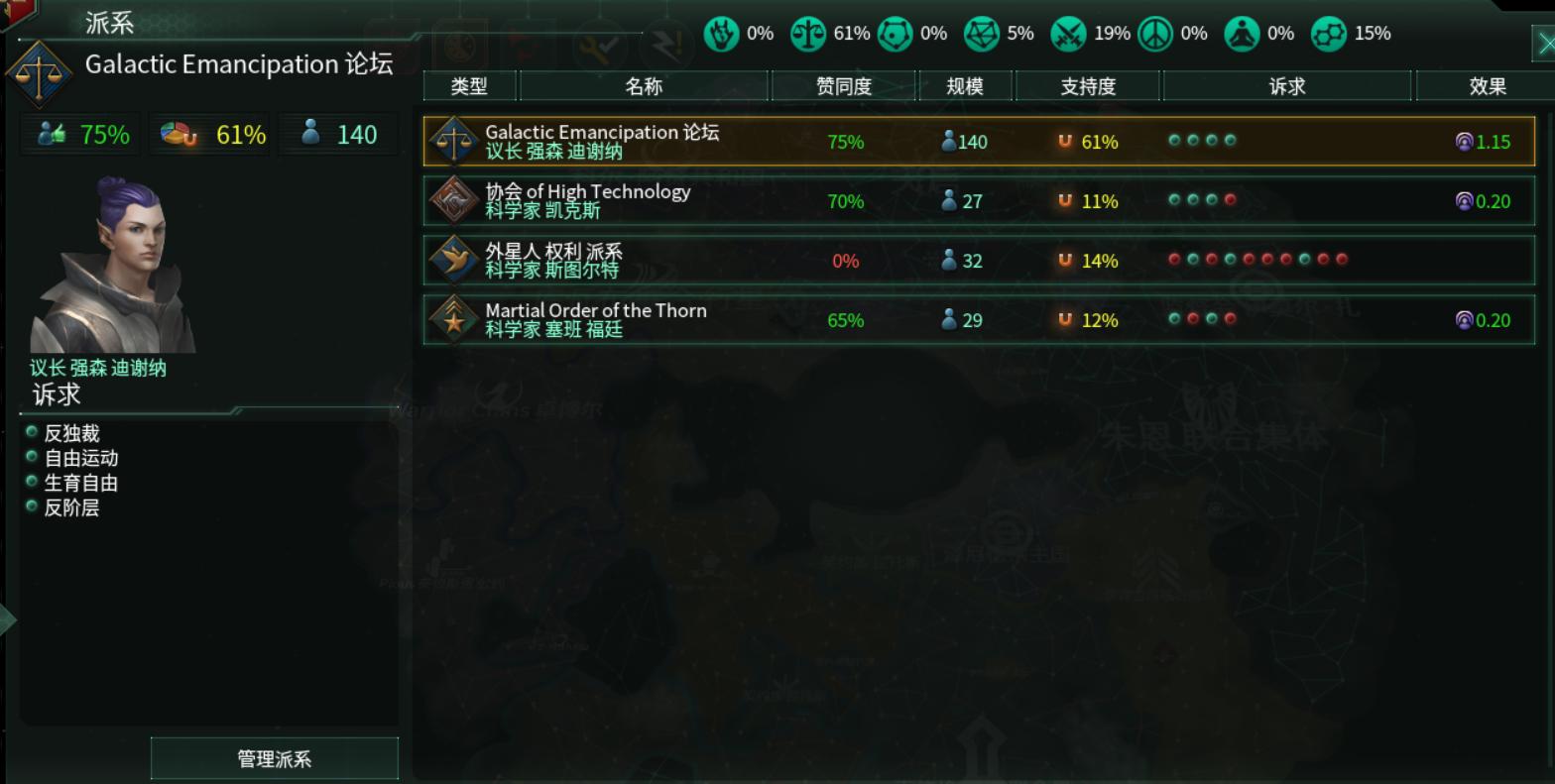Sort the list by 规模 size
The width and height of the screenshot is (1555, 784).
[964, 86]
